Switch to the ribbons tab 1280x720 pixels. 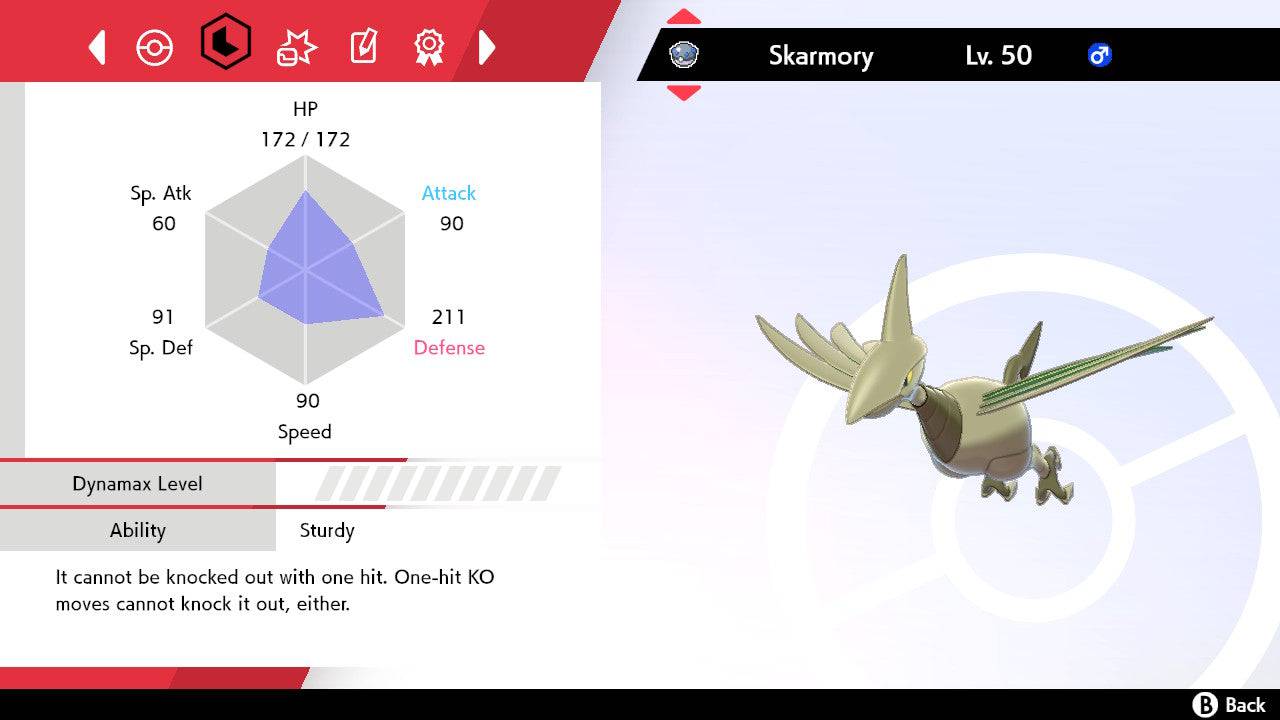pyautogui.click(x=429, y=46)
